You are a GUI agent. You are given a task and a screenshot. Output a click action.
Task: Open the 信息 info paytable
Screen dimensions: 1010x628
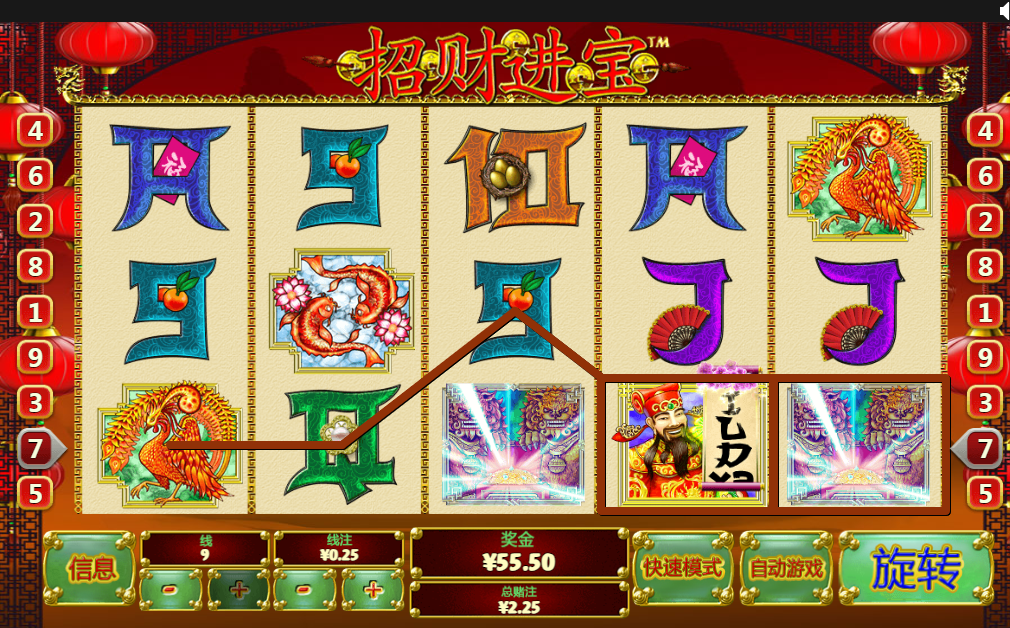tap(89, 568)
